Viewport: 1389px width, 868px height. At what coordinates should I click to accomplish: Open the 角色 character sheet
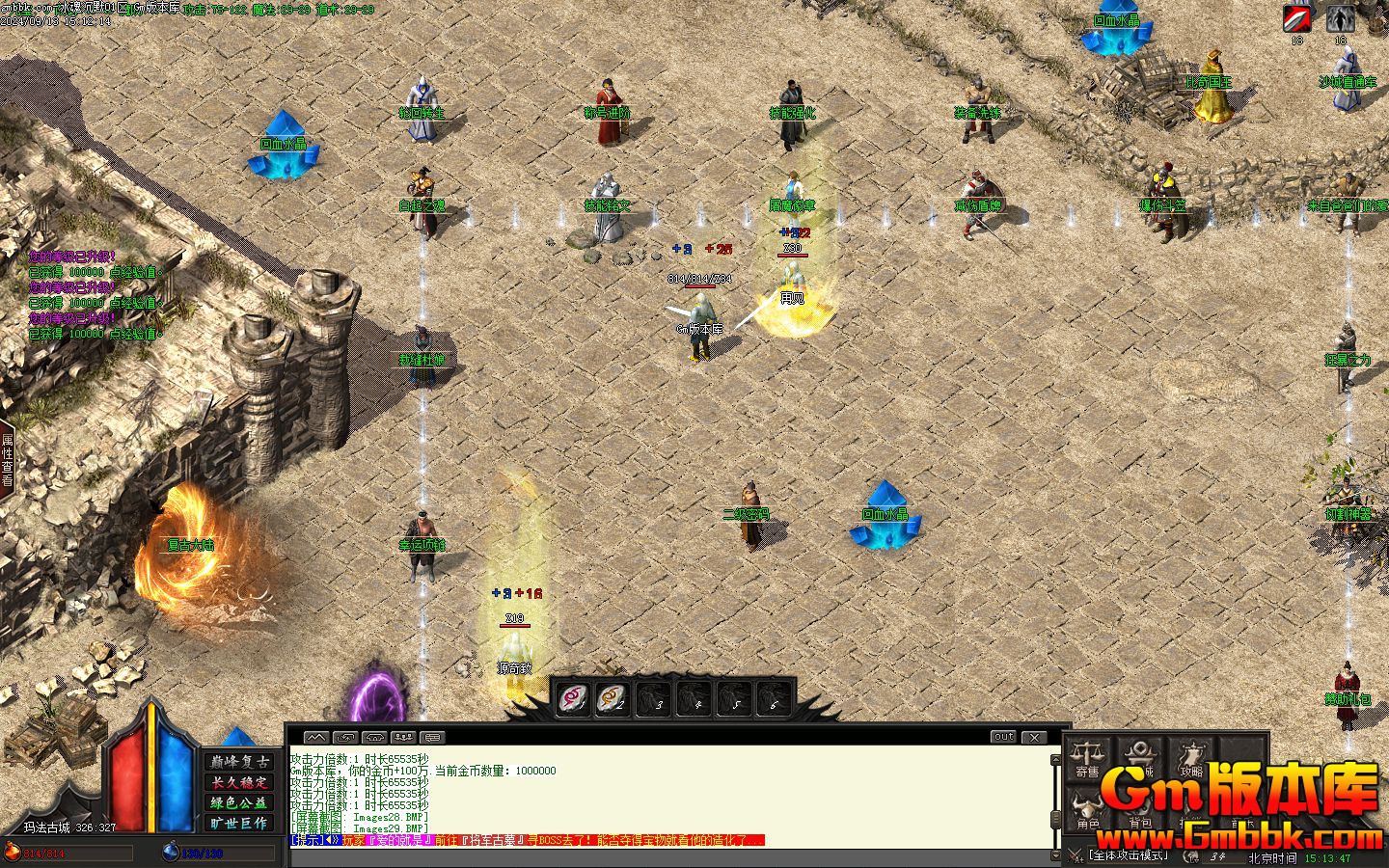click(x=1088, y=810)
